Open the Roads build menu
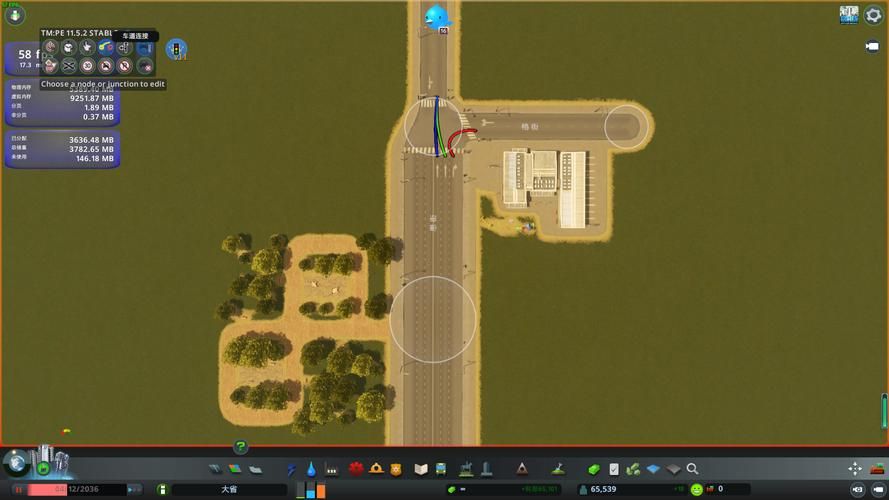The width and height of the screenshot is (889, 500). (215, 469)
